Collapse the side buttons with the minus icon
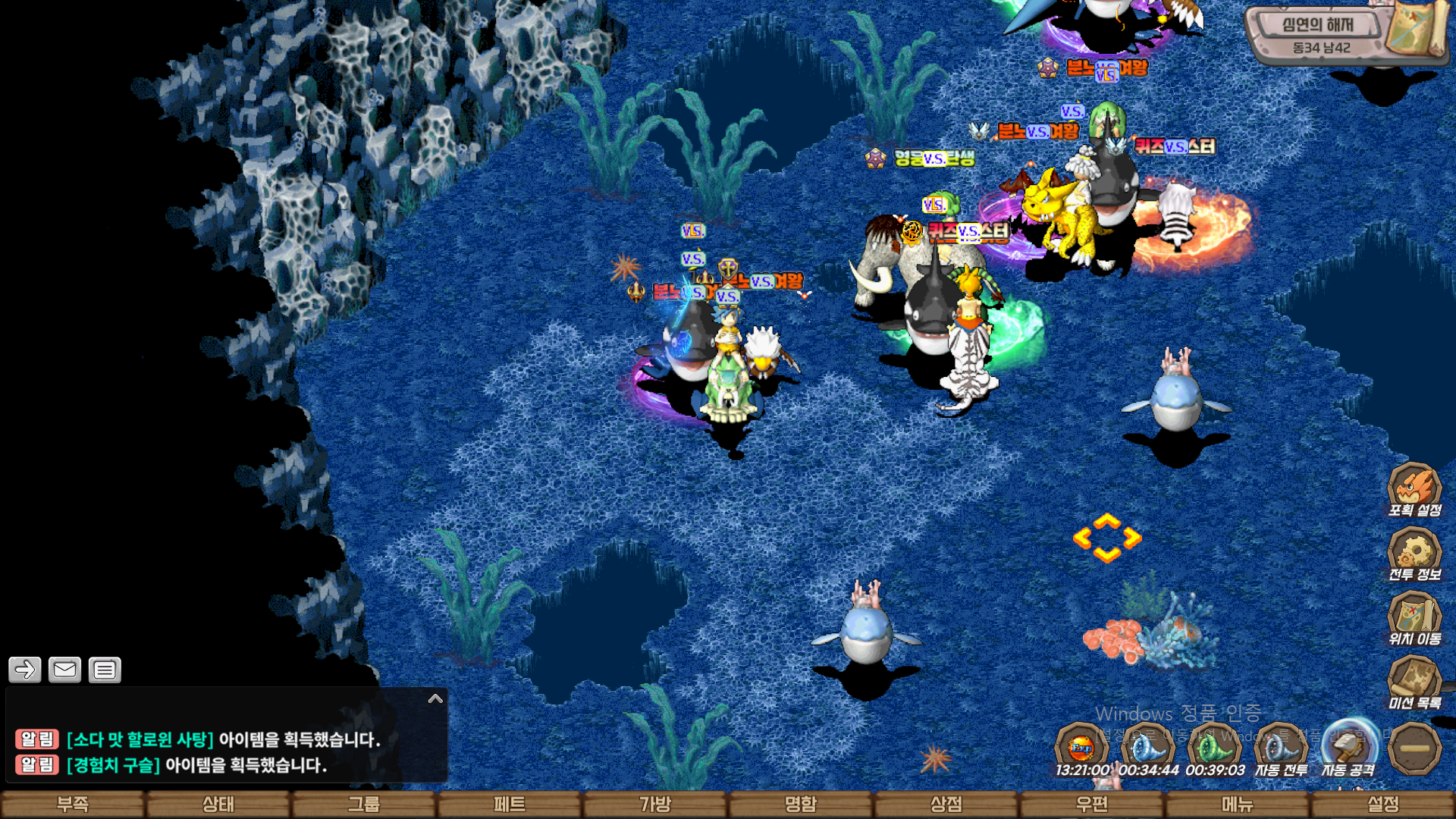This screenshot has width=1456, height=819. coord(1414,748)
